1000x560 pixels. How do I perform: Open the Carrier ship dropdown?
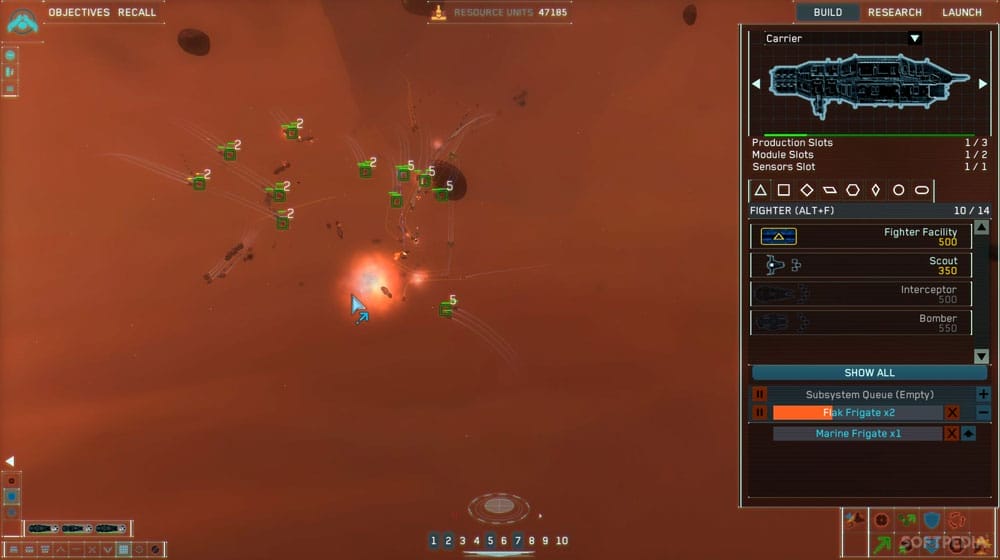click(x=914, y=39)
